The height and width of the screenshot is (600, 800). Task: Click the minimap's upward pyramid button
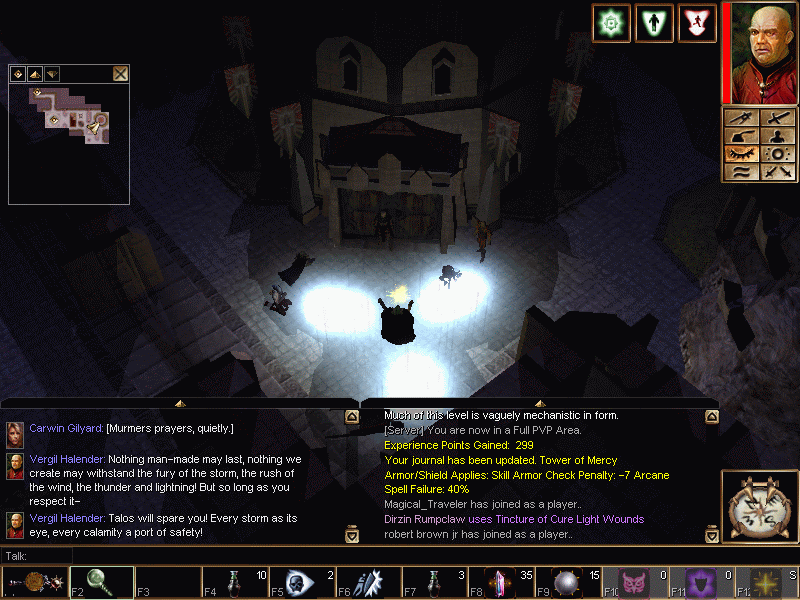point(35,73)
